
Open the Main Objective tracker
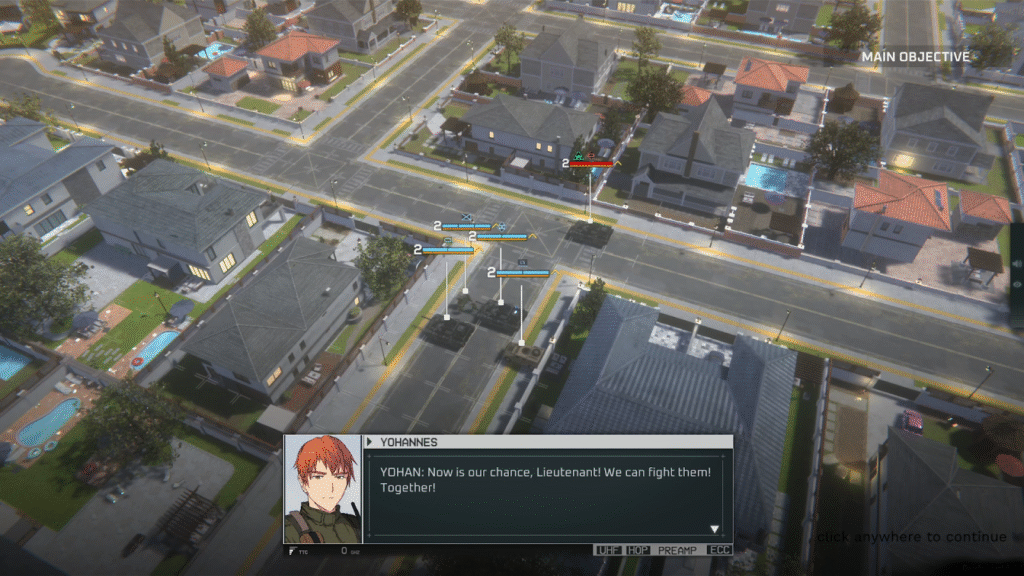[916, 57]
